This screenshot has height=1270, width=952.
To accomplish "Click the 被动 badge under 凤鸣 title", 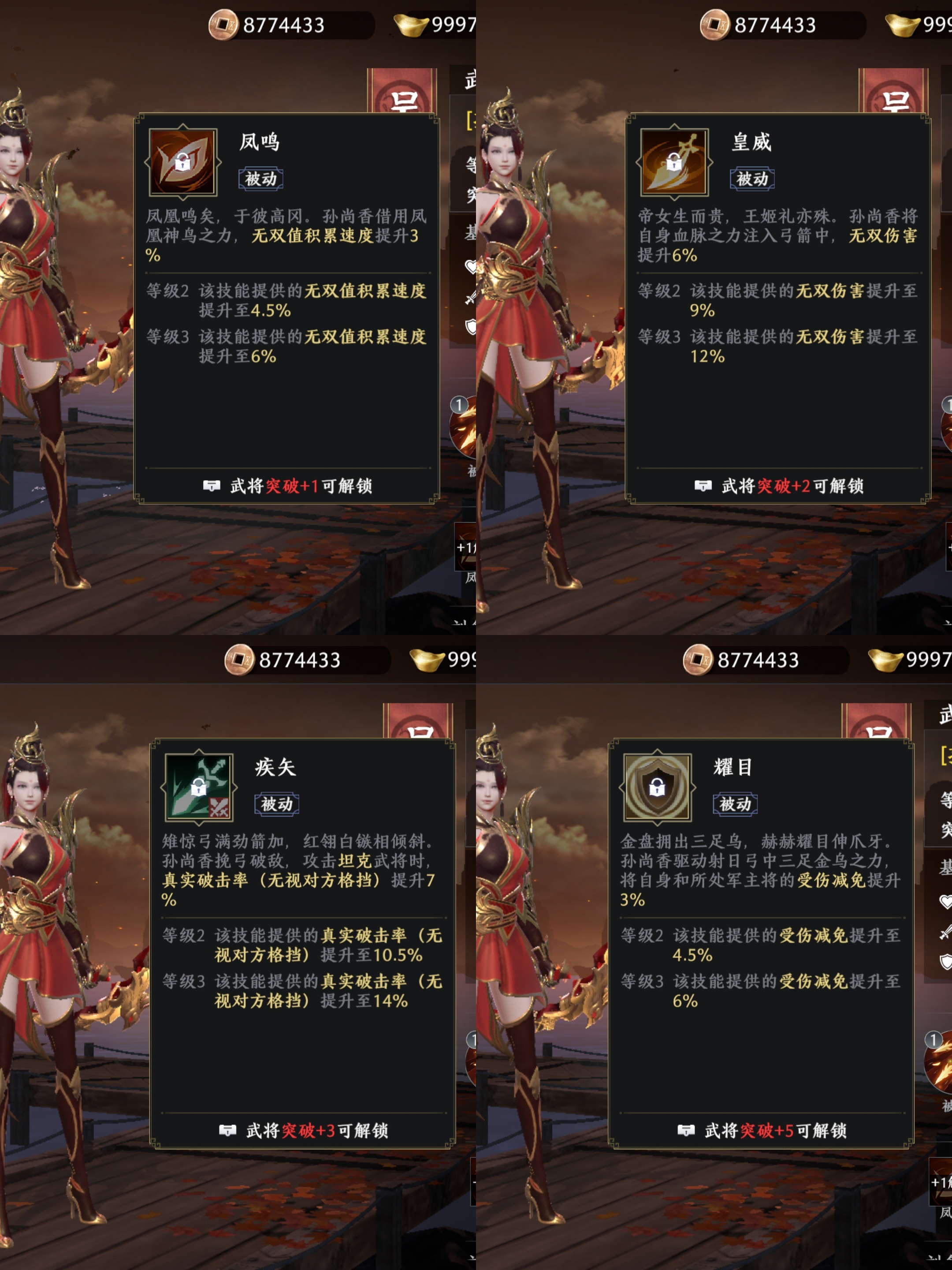I will [x=262, y=178].
